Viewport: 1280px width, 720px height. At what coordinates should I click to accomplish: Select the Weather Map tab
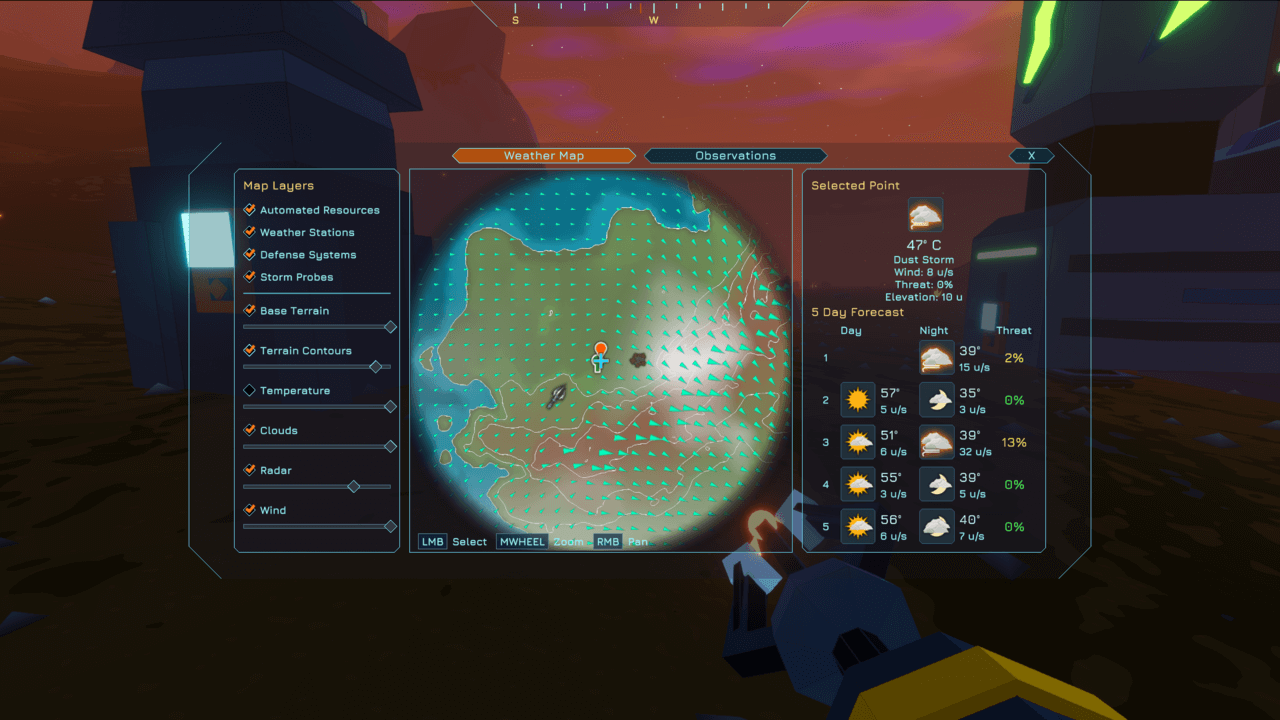click(x=544, y=156)
